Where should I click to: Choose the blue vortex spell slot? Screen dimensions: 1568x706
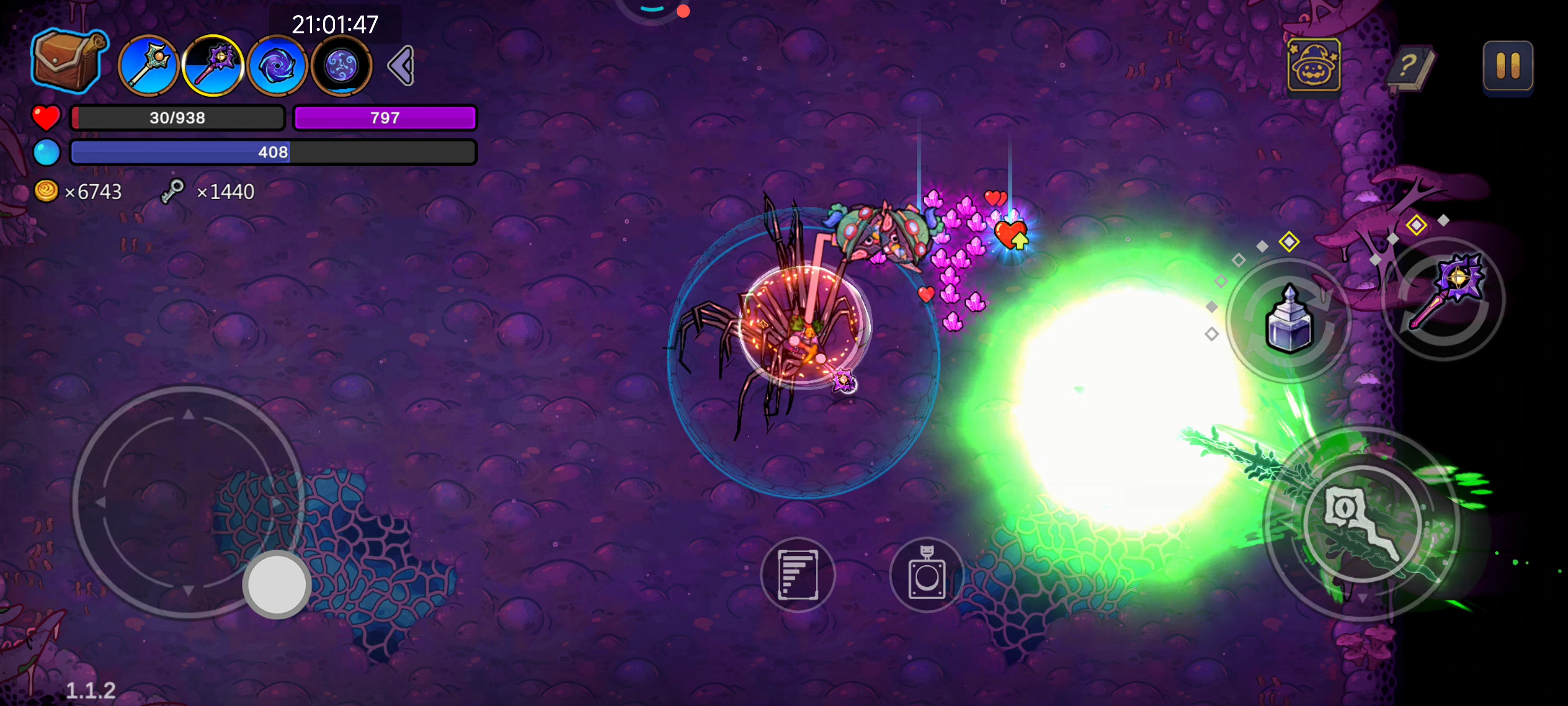tap(277, 66)
